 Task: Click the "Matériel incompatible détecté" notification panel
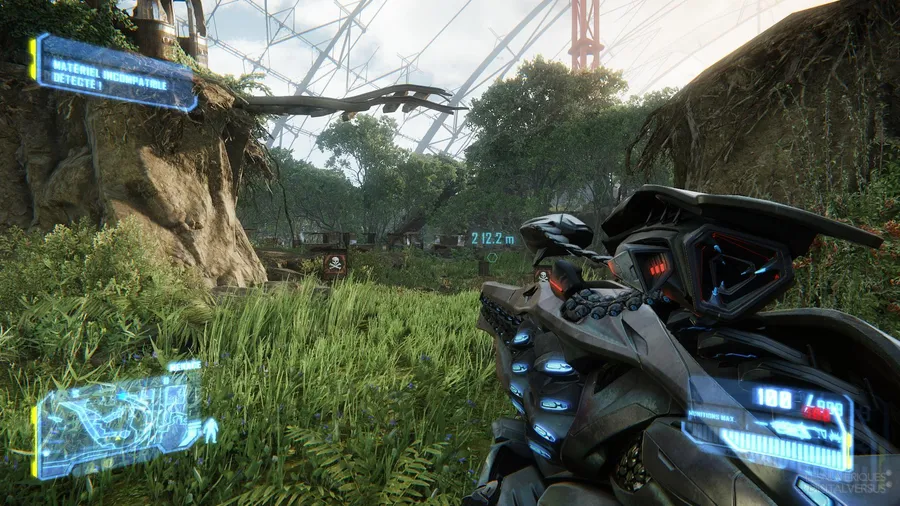click(112, 72)
